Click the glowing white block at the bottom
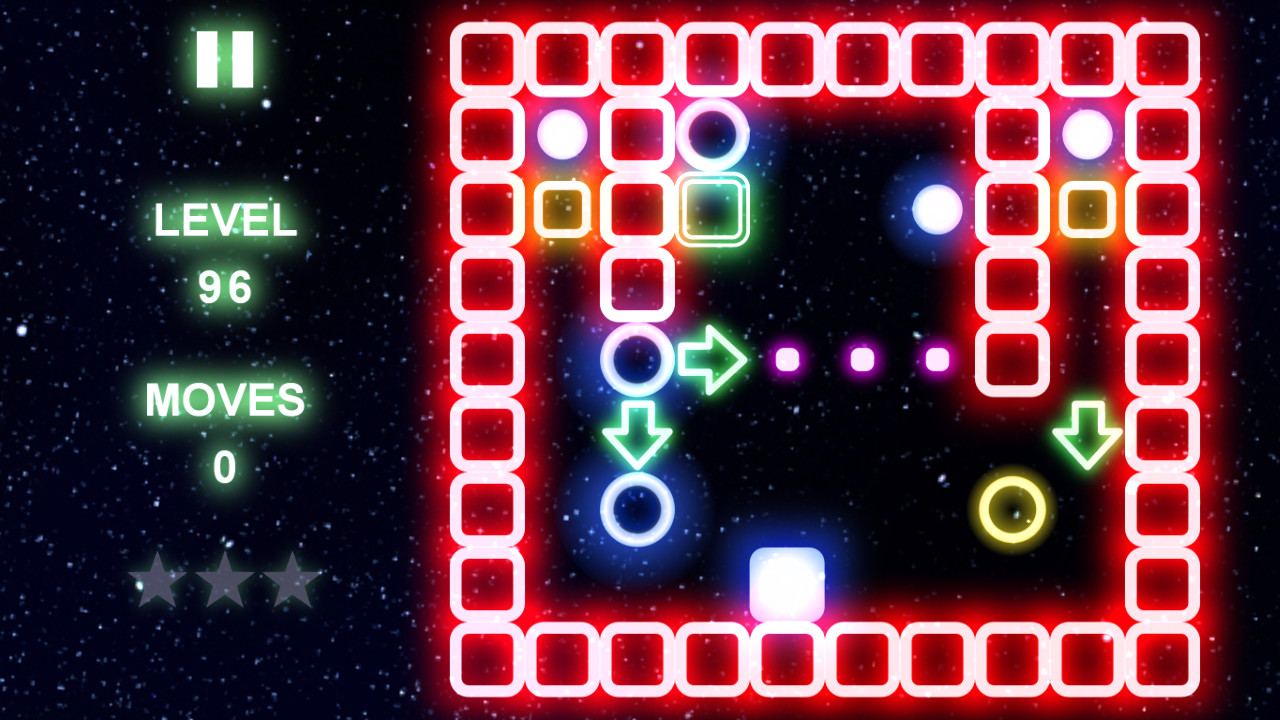Viewport: 1280px width, 720px height. [x=786, y=583]
